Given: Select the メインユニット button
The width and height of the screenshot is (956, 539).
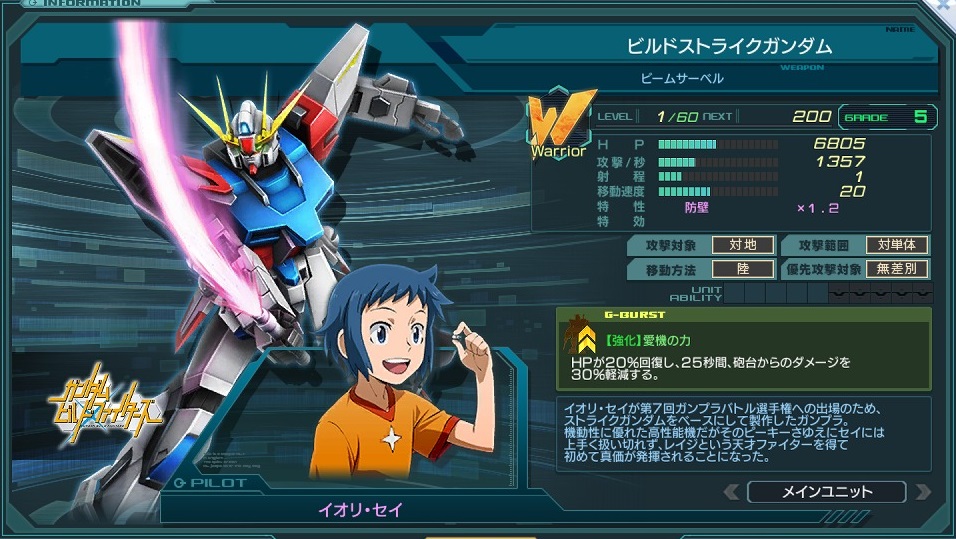Looking at the screenshot, I should coord(826,491).
